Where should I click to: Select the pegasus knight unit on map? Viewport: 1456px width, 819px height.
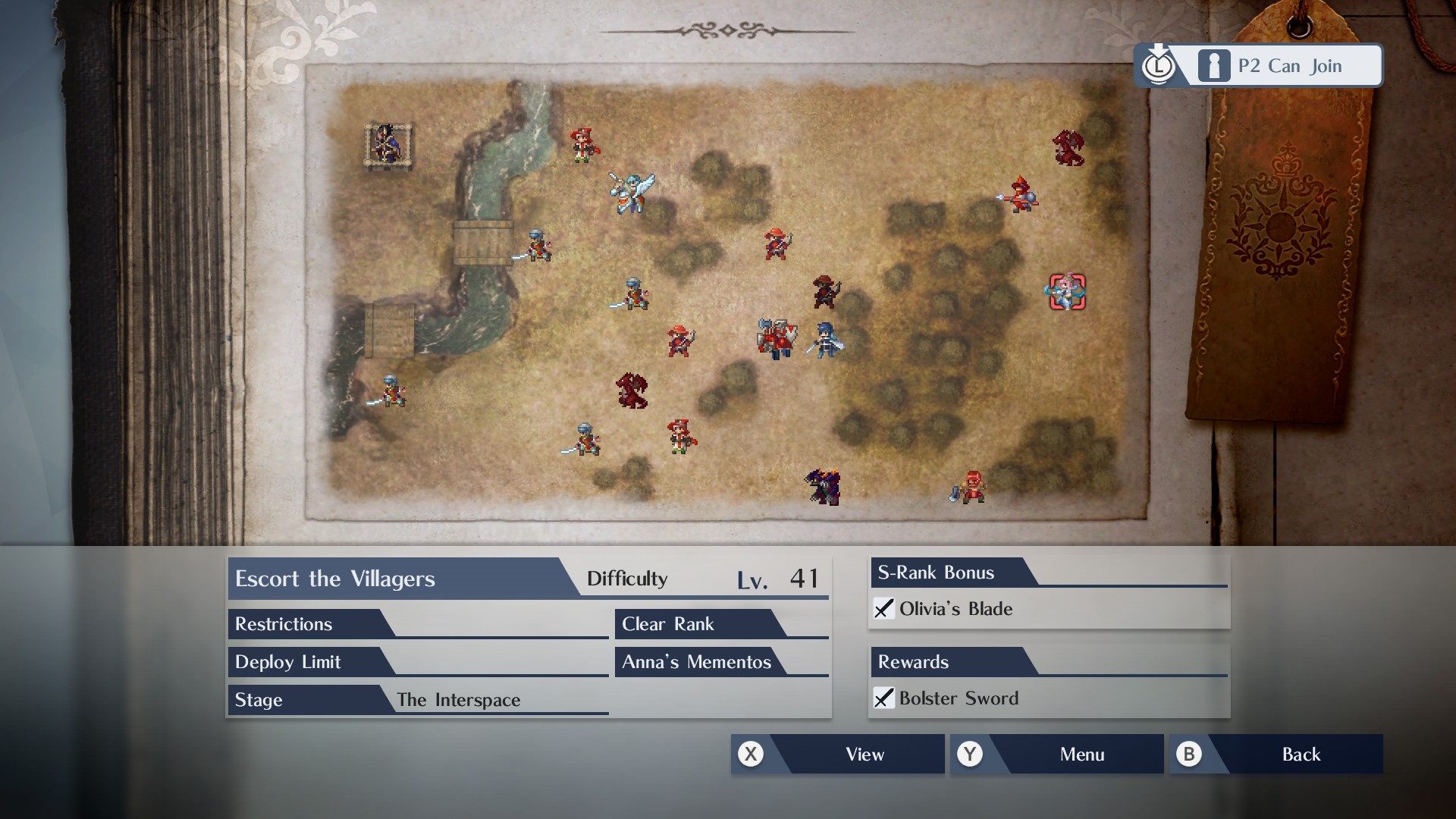tap(631, 191)
